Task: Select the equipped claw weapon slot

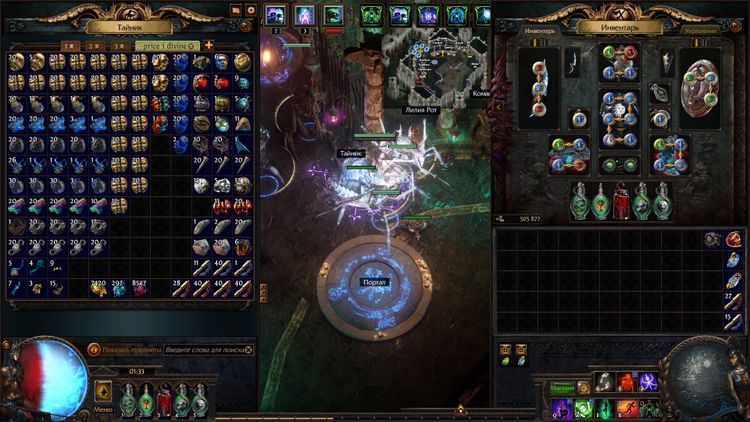Action: (x=540, y=90)
